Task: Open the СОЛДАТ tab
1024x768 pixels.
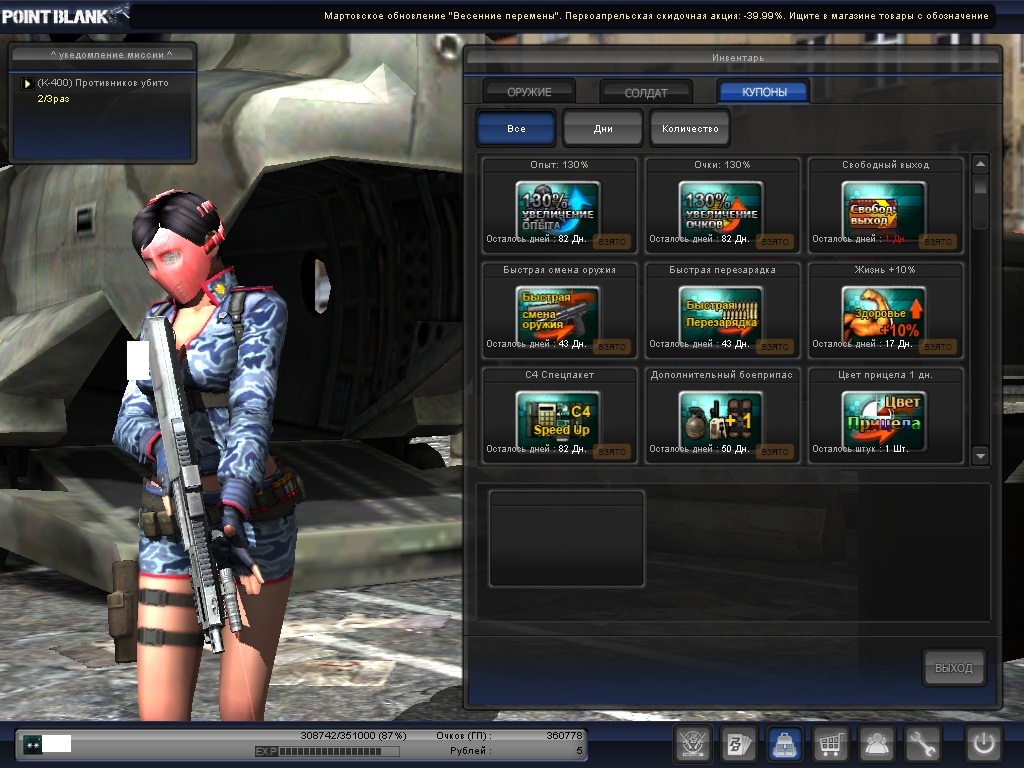Action: pyautogui.click(x=646, y=92)
